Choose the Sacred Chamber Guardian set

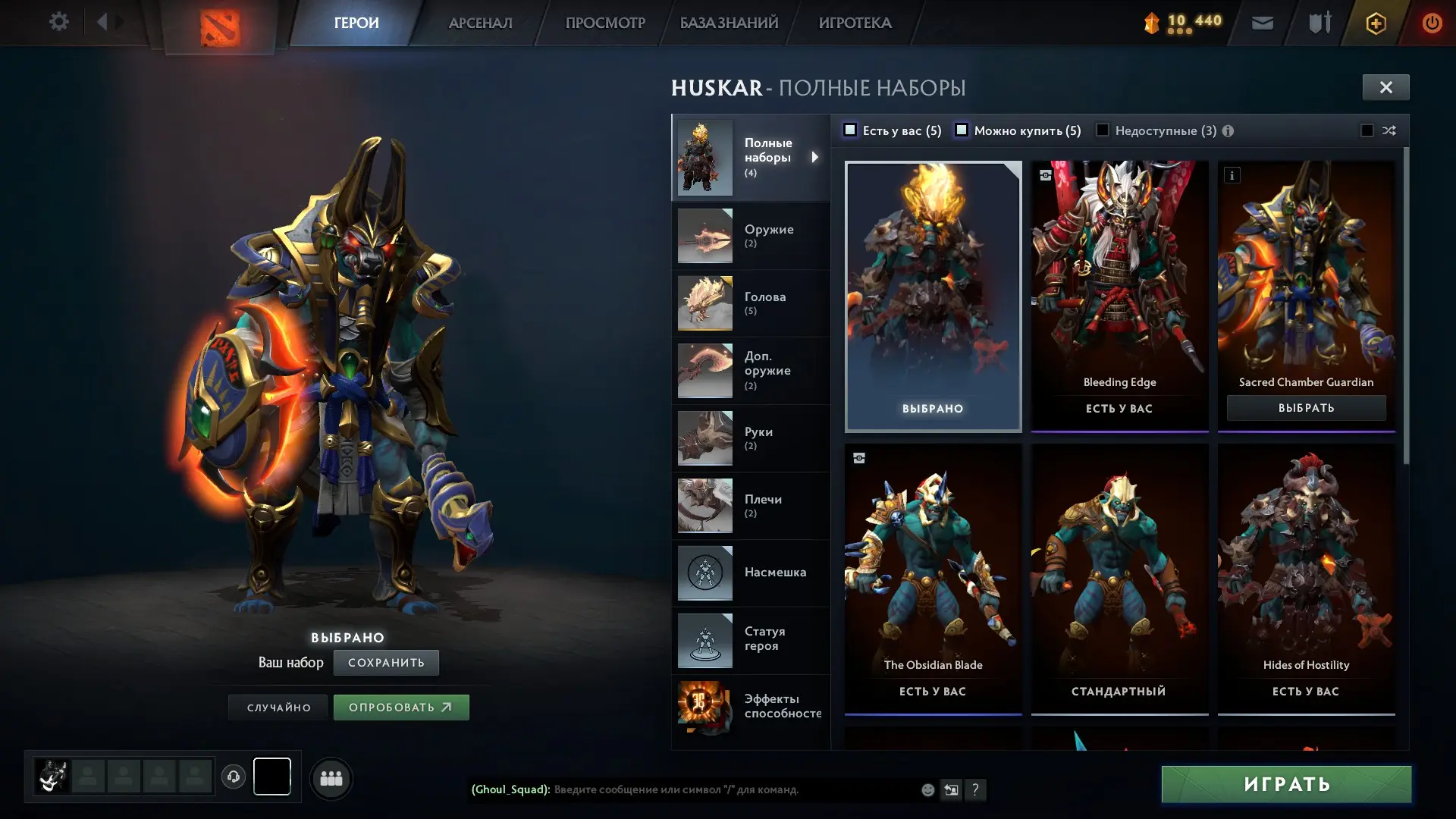[x=1306, y=408]
